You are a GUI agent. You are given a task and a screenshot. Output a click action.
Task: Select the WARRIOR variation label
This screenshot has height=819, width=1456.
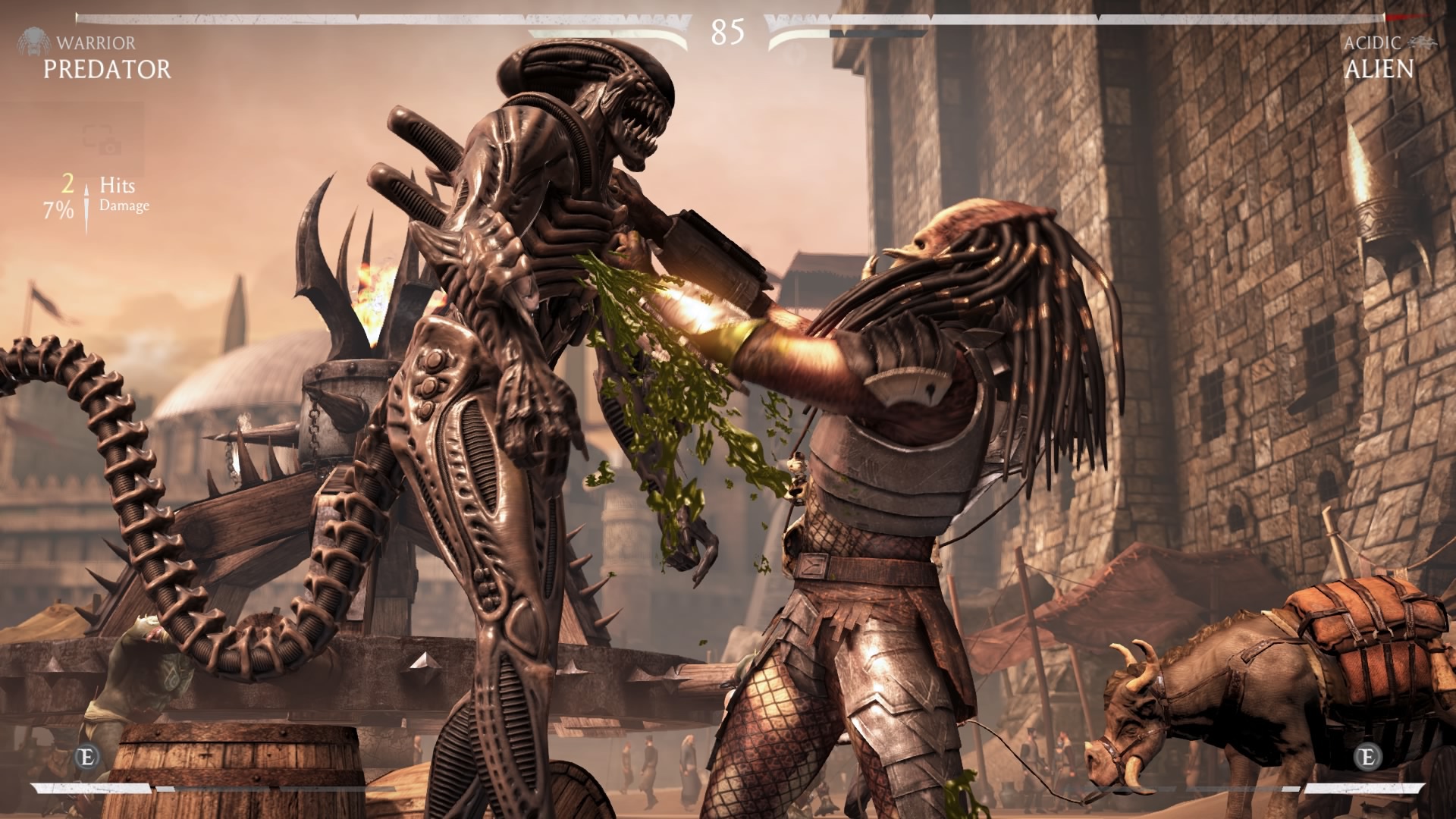pyautogui.click(x=96, y=43)
